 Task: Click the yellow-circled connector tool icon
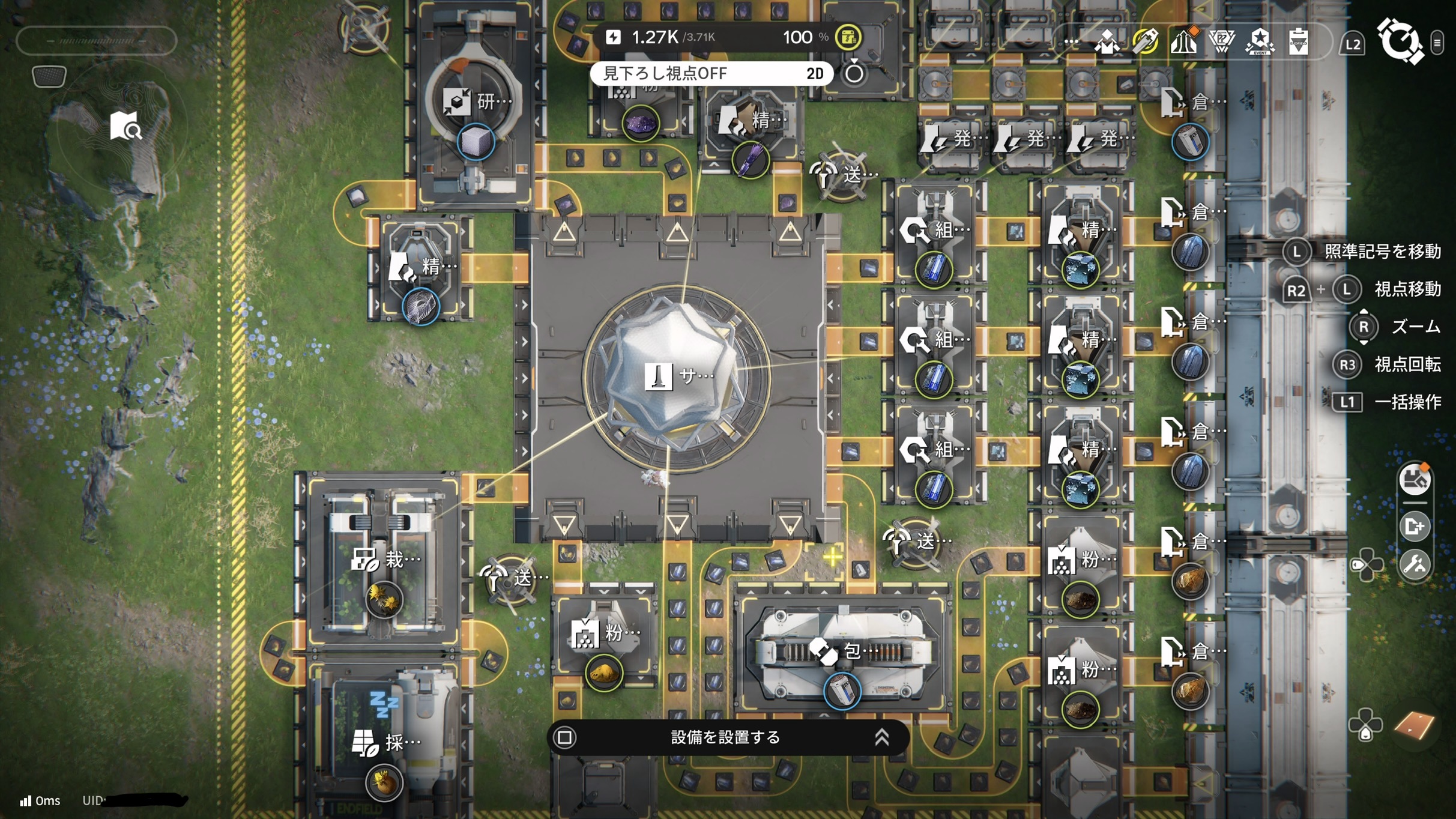point(1146,42)
